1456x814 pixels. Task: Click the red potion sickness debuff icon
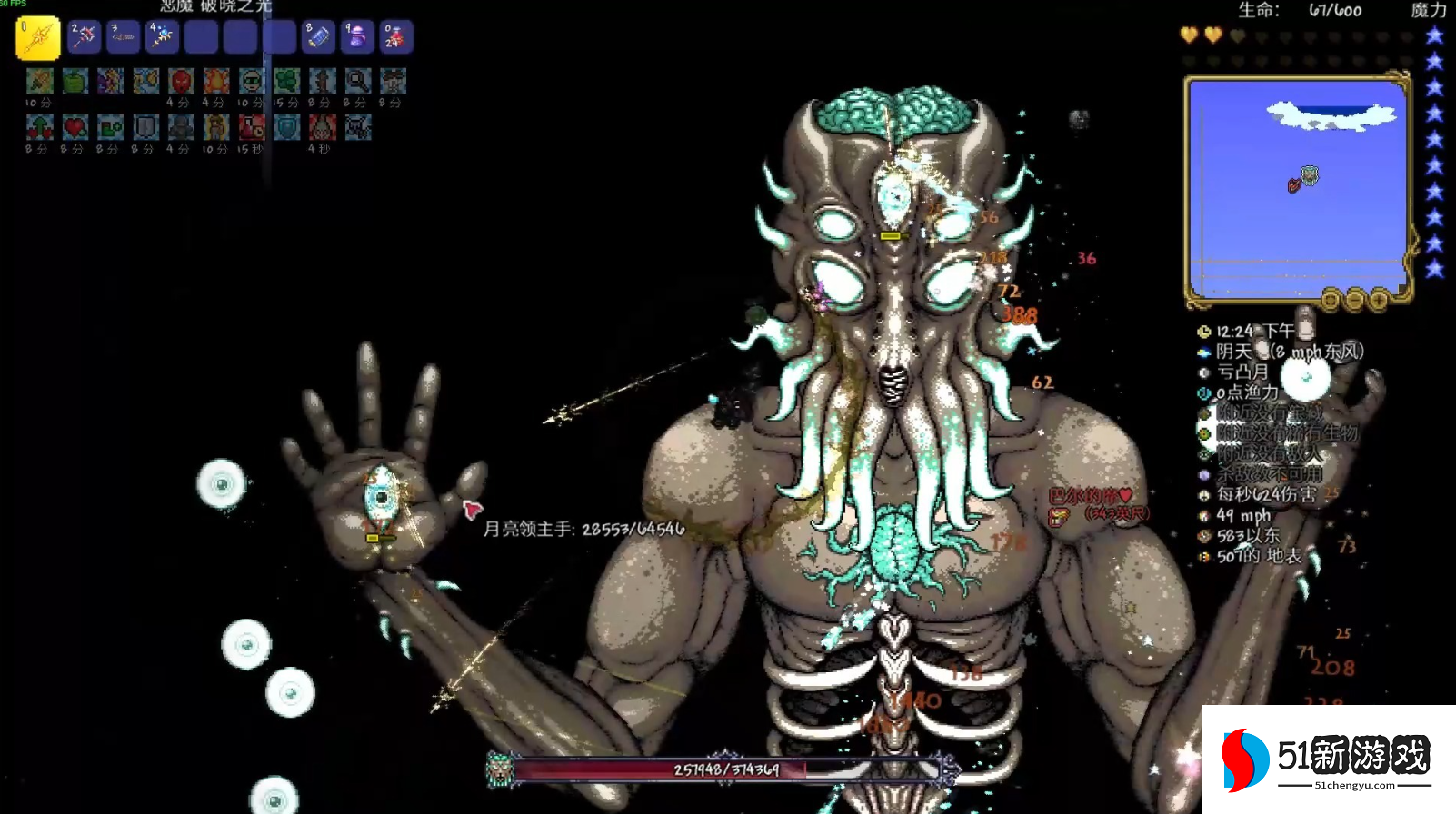pos(252,128)
